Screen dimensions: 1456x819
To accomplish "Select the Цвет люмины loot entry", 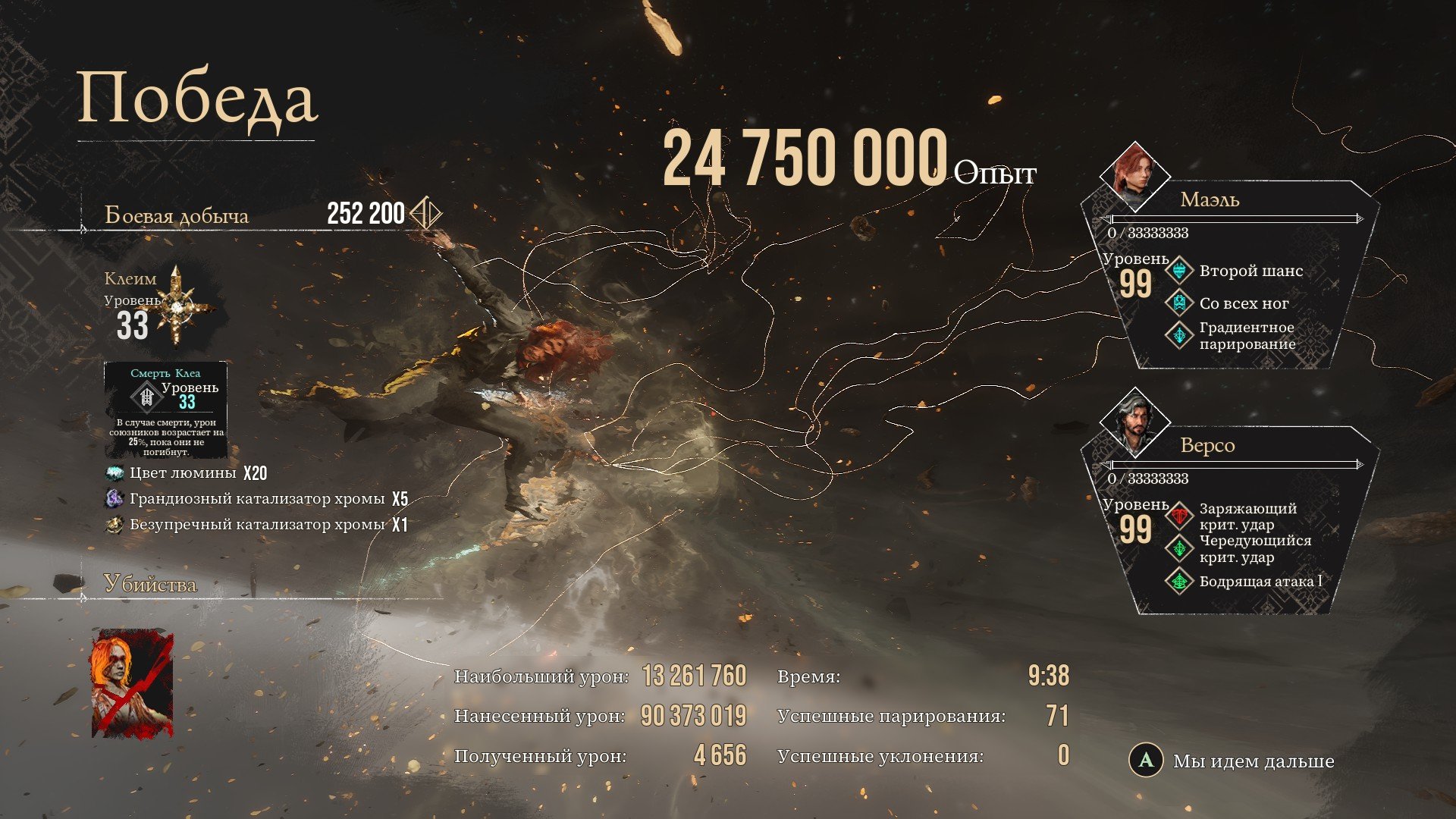I will (x=182, y=473).
